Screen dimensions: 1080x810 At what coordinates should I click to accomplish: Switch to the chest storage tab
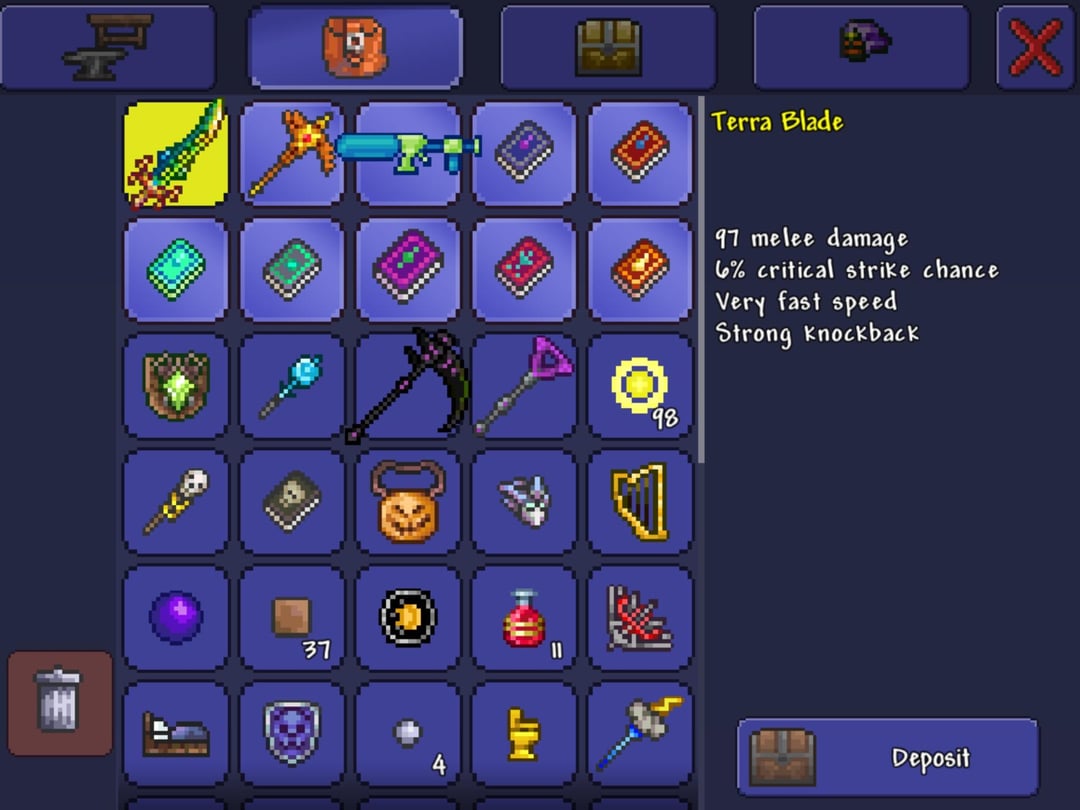(608, 47)
